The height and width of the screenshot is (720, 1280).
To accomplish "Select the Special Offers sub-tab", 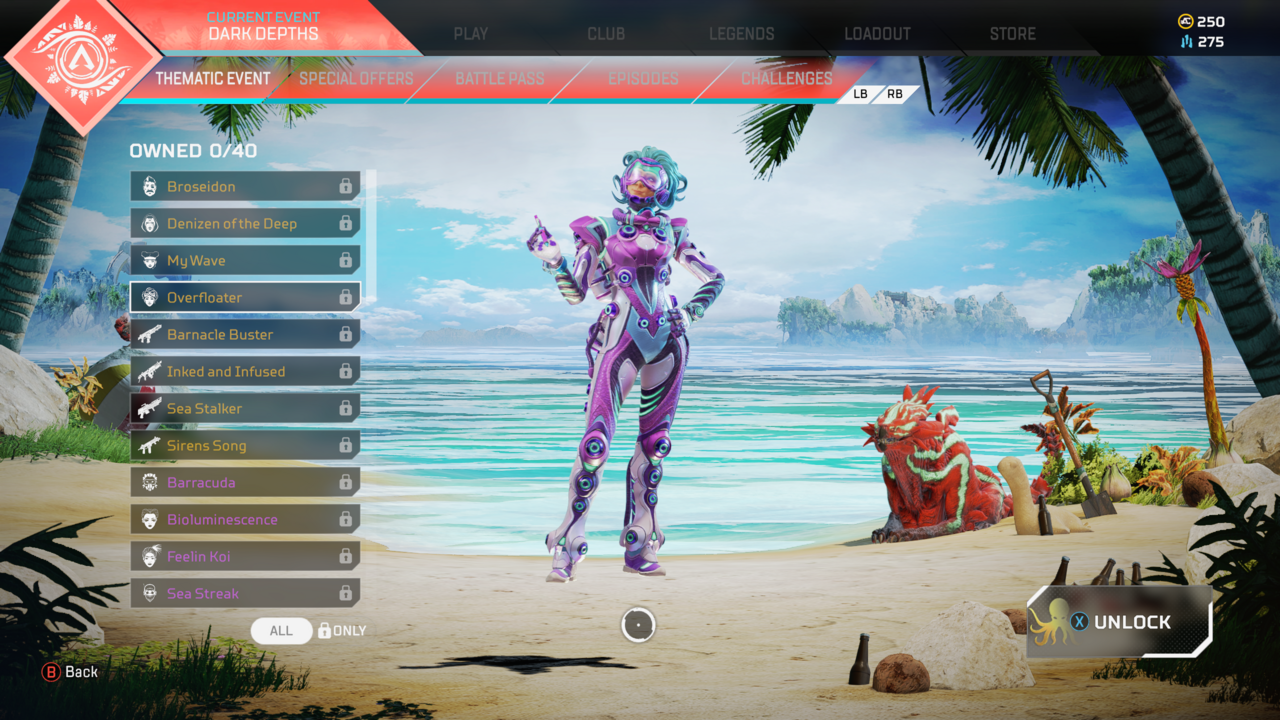I will tap(356, 78).
